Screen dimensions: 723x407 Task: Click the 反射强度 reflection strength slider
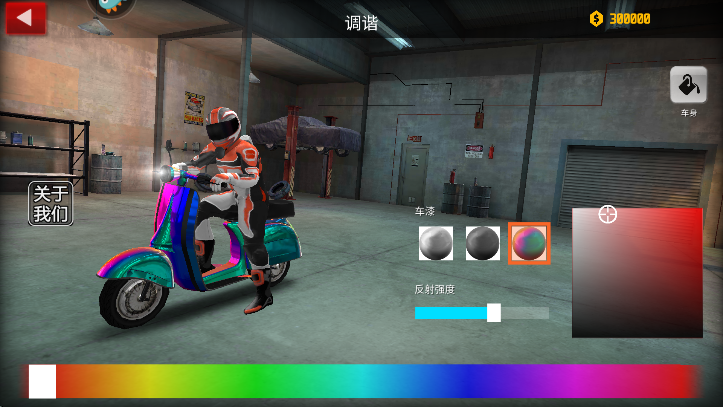(x=482, y=313)
